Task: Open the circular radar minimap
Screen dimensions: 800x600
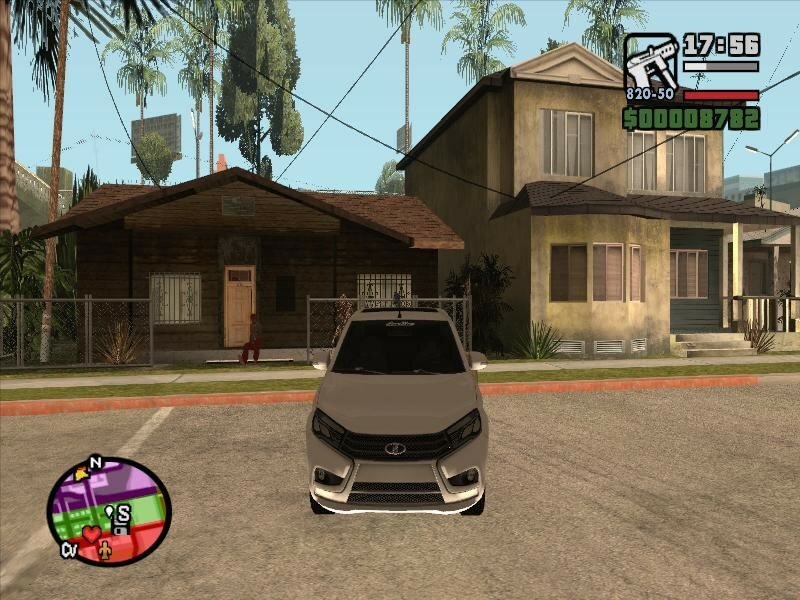Action: [109, 511]
